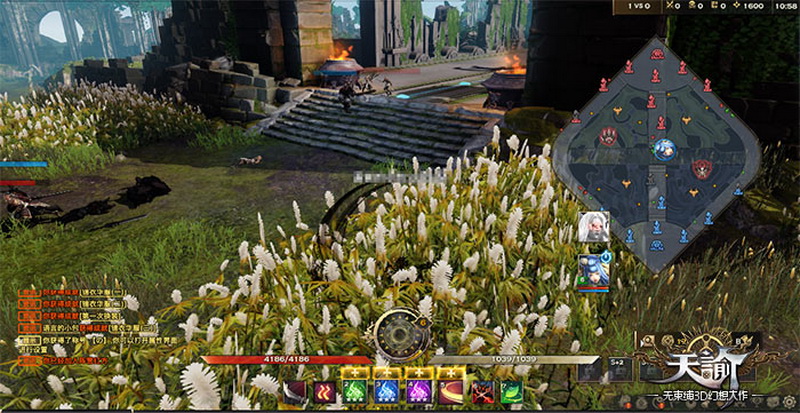The image size is (800, 413).
Task: Use the red crossed-blades skill
Action: point(483,393)
